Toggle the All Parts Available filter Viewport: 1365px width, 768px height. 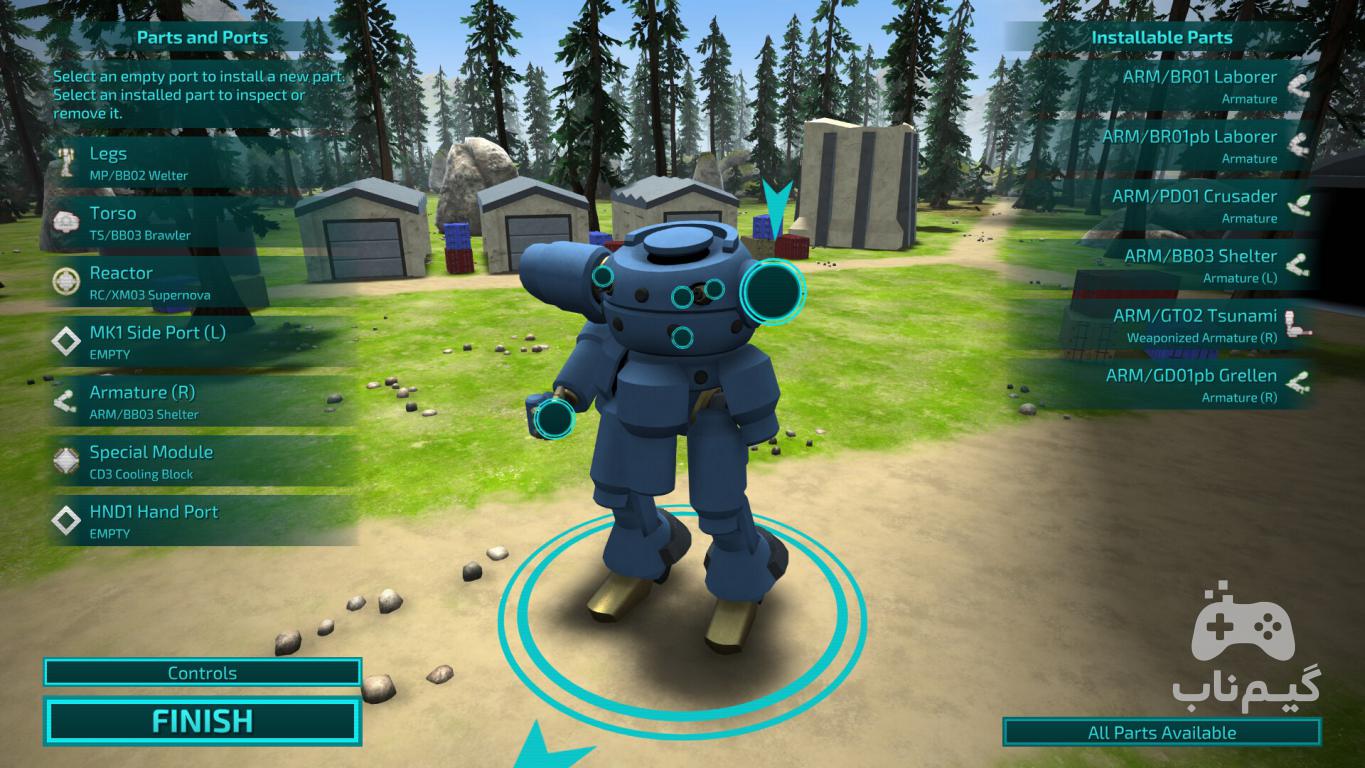coord(1161,732)
